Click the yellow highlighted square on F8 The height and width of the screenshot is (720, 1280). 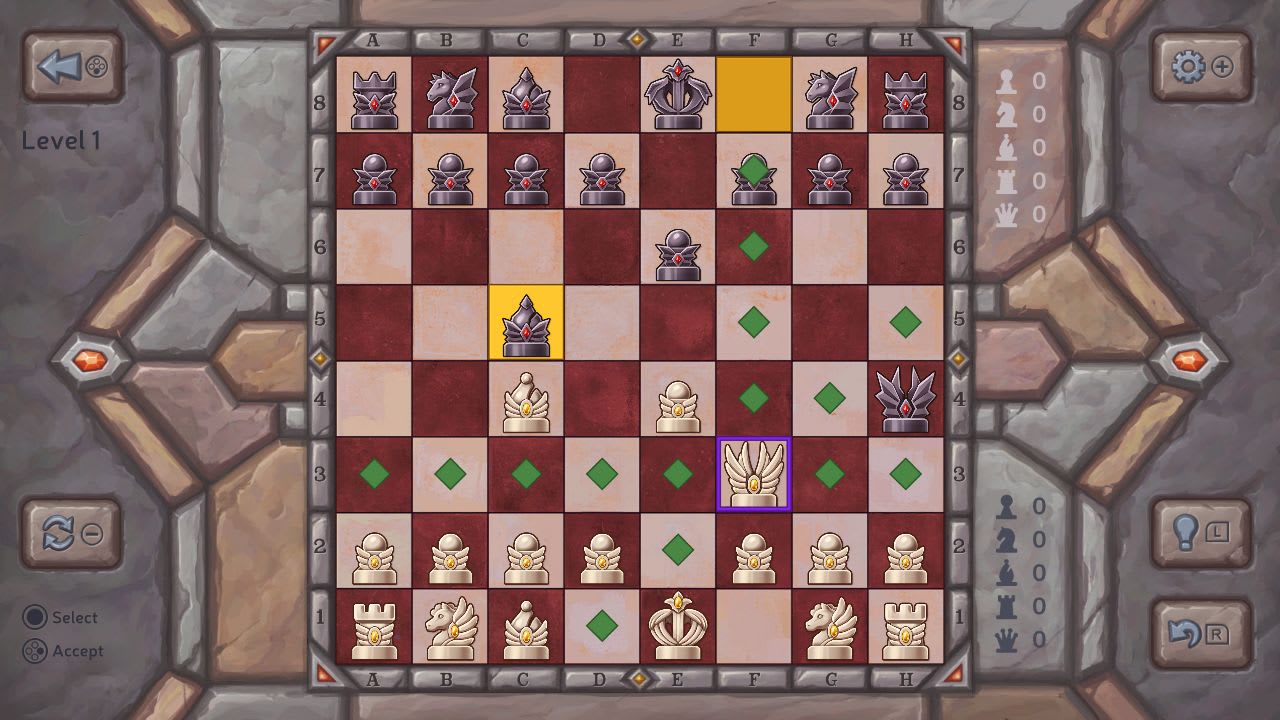pos(753,94)
